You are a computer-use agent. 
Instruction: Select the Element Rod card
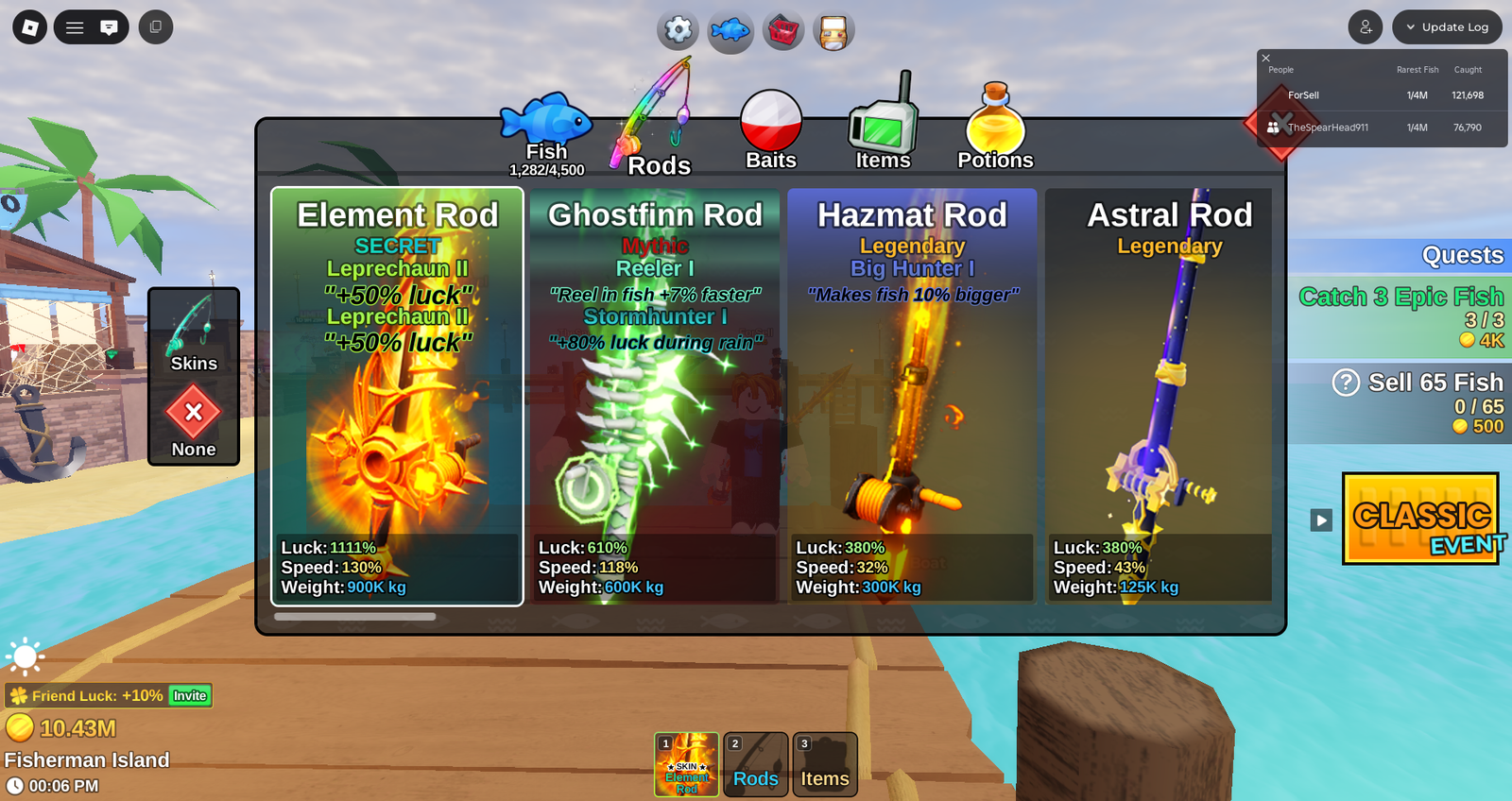[397, 397]
